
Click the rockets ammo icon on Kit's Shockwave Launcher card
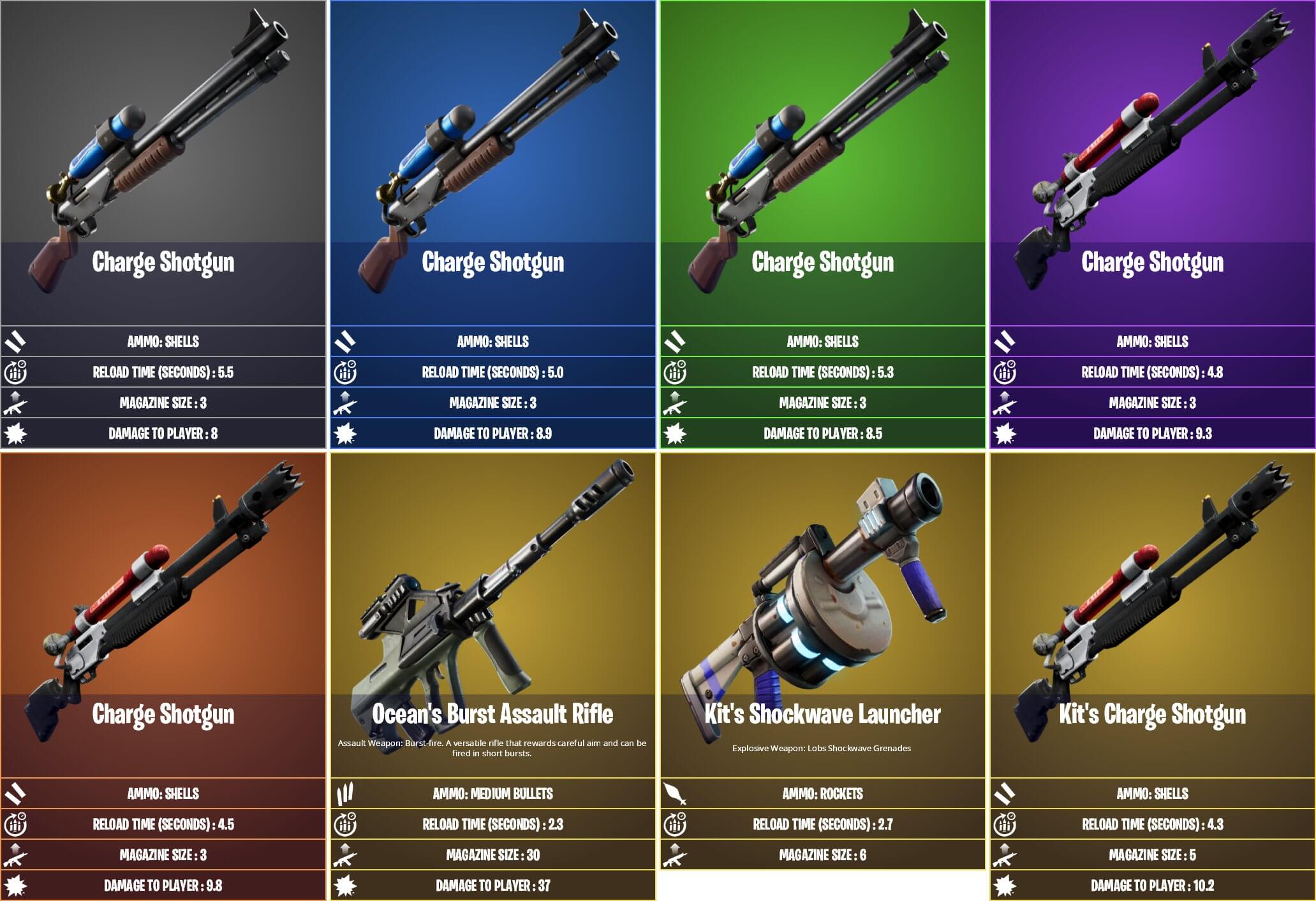[x=674, y=795]
